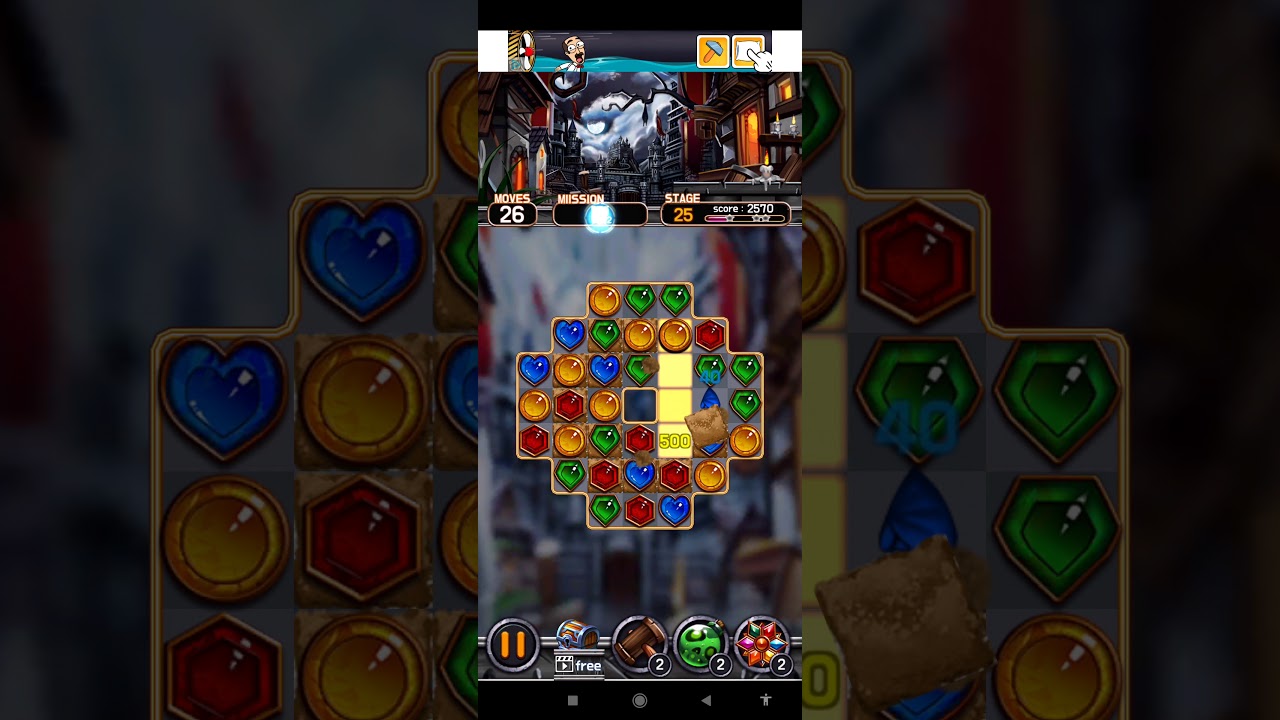Use the green bomb potion booster
Image resolution: width=1280 pixels, height=720 pixels.
700,644
